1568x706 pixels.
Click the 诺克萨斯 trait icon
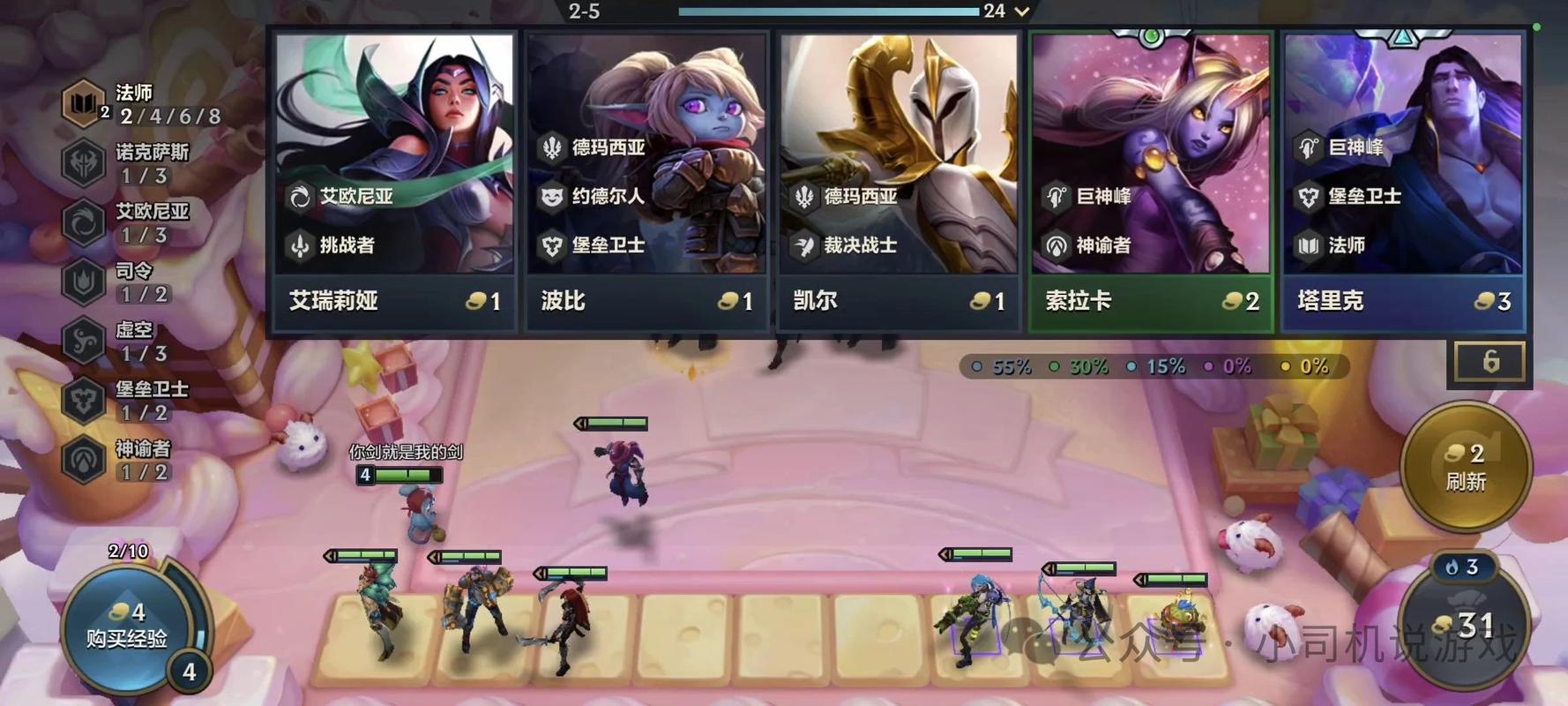83,162
